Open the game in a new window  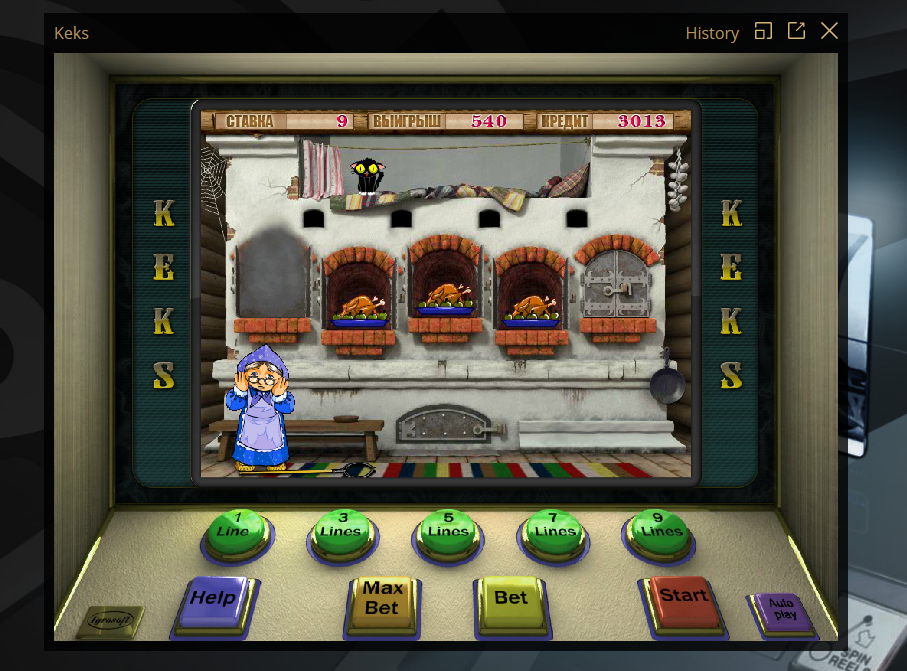796,31
